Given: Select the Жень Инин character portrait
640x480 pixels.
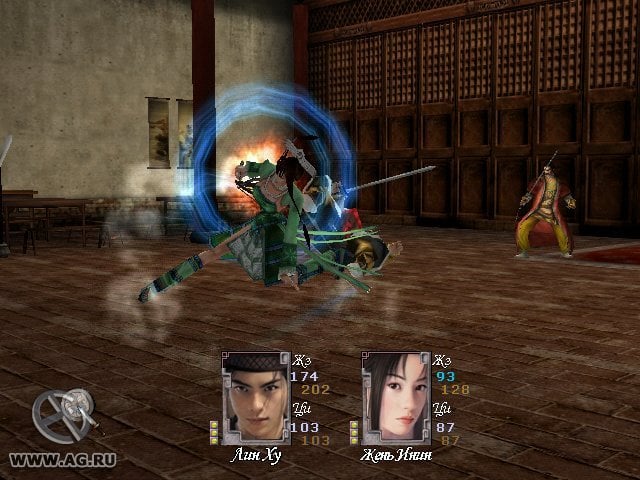Looking at the screenshot, I should point(394,397).
